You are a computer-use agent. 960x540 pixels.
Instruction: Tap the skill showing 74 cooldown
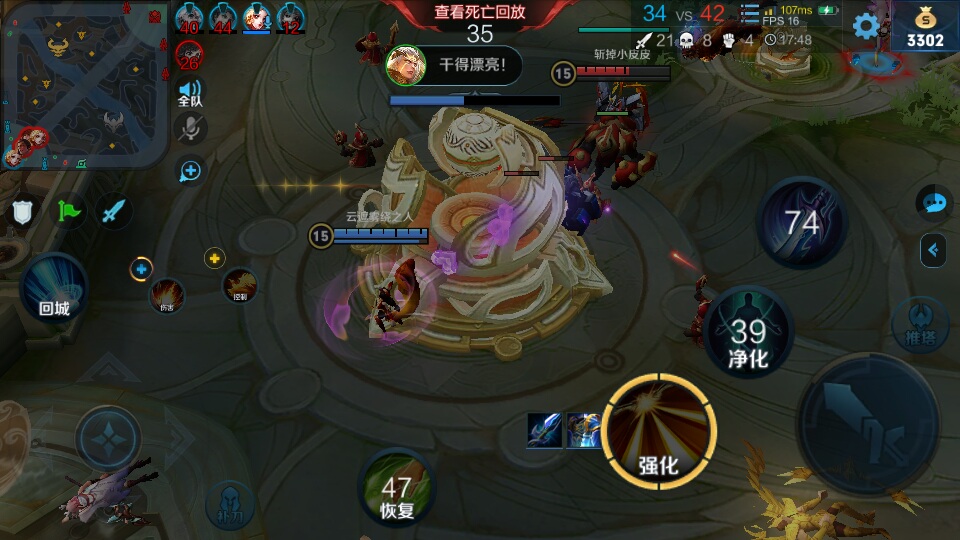coord(802,222)
